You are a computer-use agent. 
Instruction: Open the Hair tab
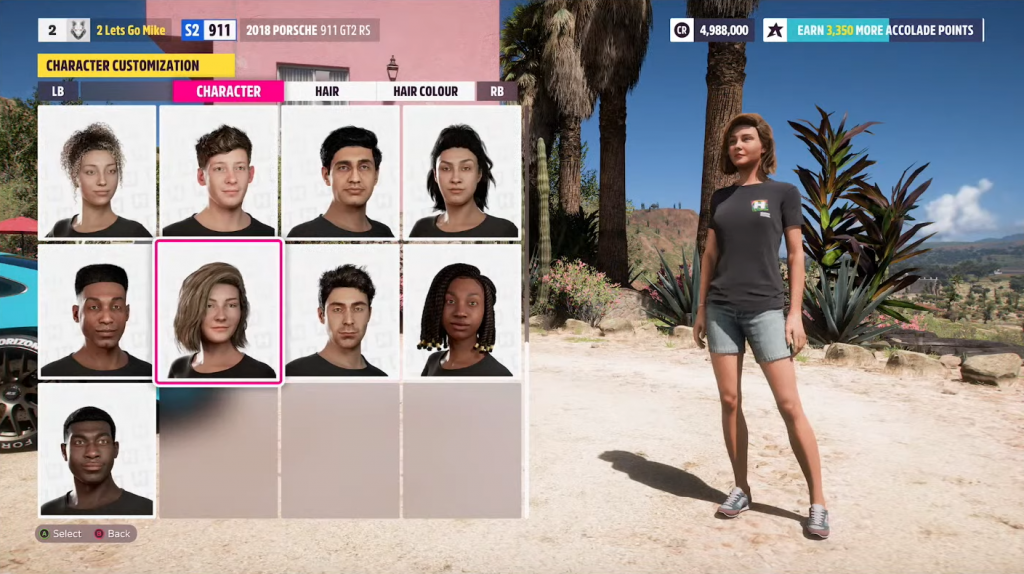327,91
